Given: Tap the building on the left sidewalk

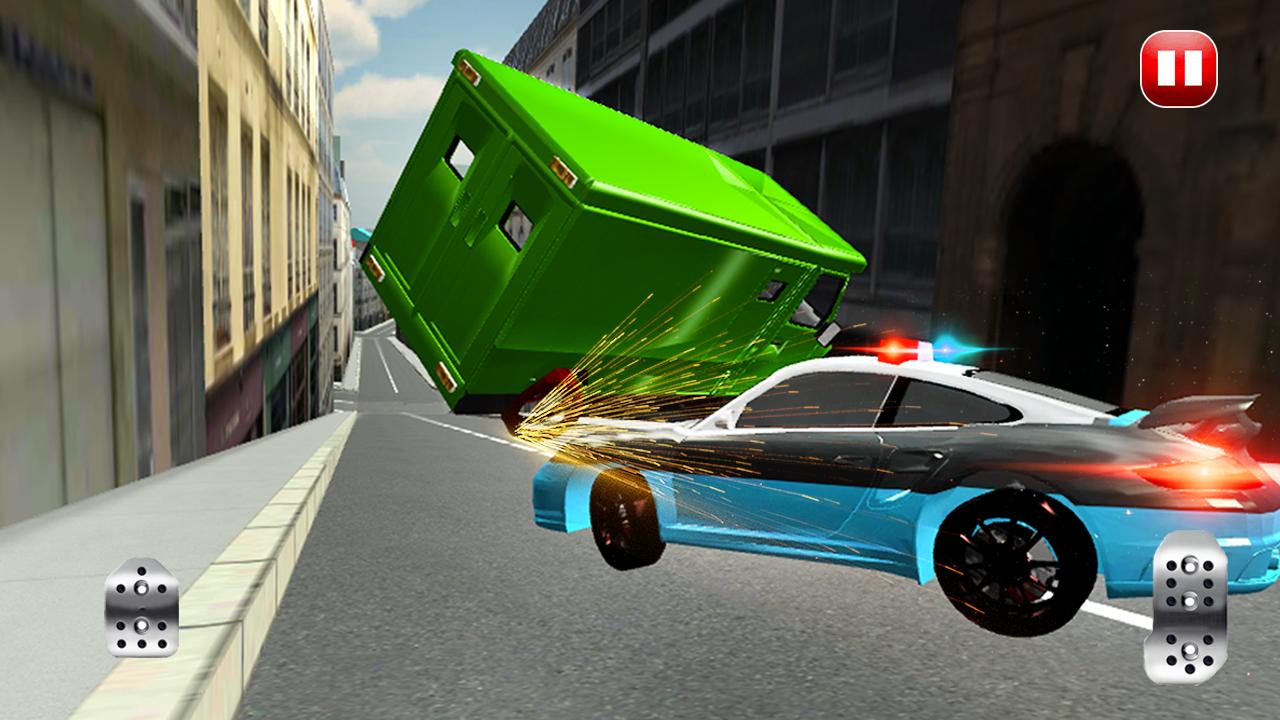Looking at the screenshot, I should [x=150, y=250].
